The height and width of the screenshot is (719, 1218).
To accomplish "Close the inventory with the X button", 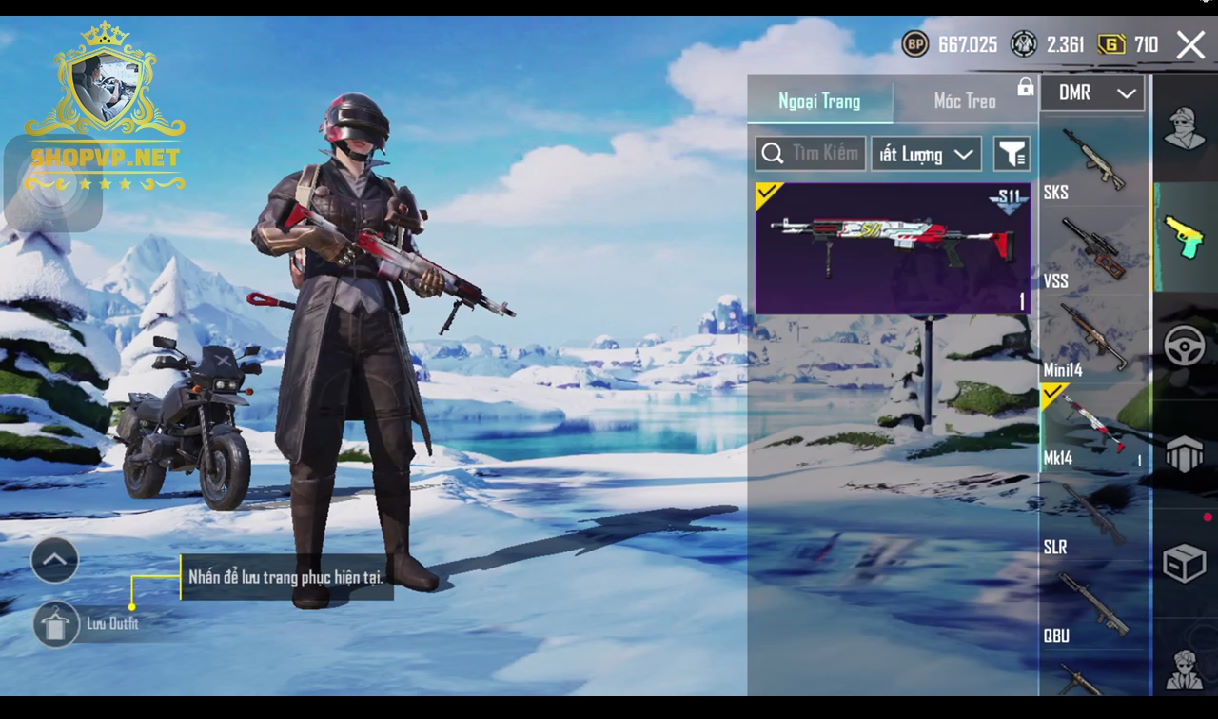I will pyautogui.click(x=1190, y=45).
